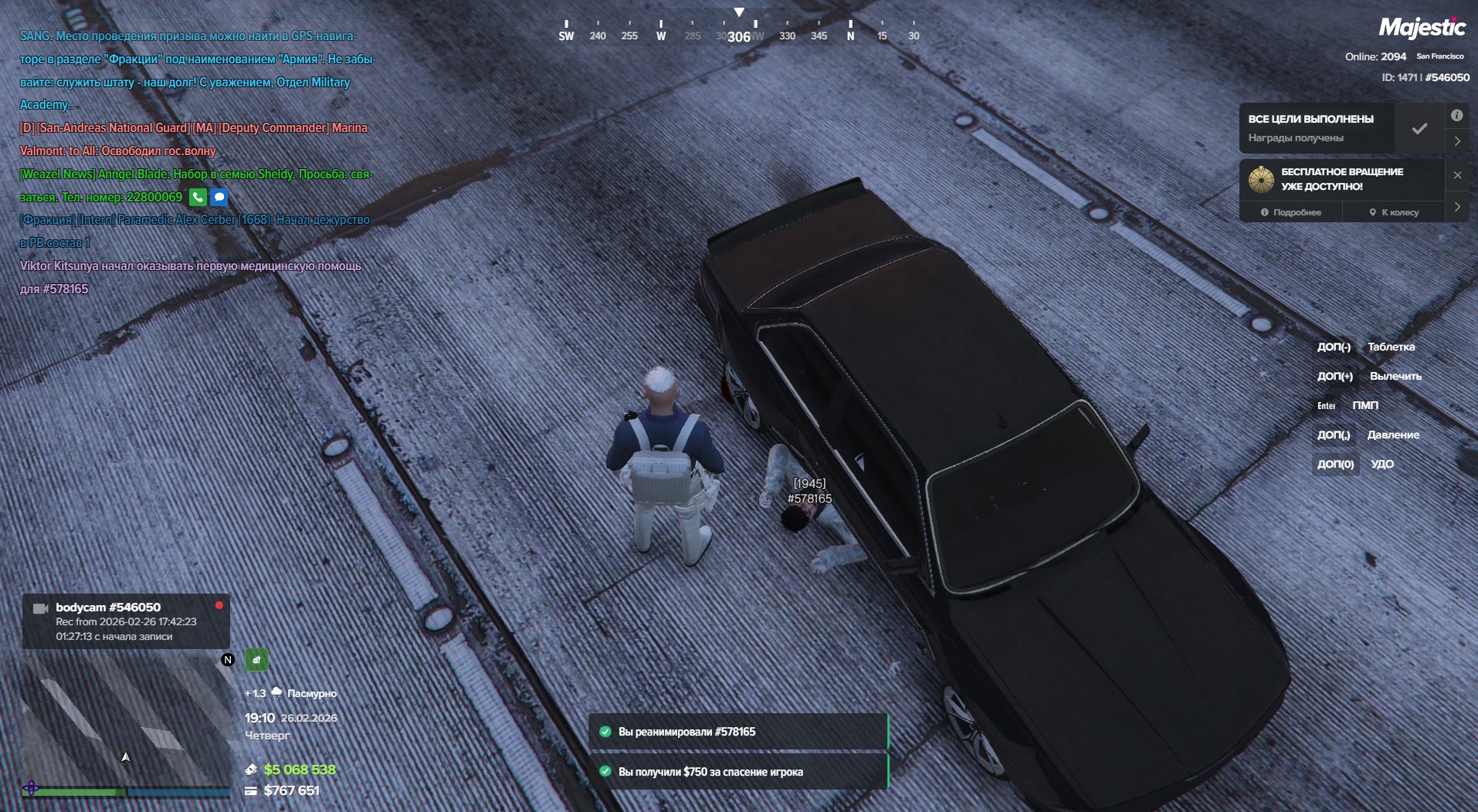Open the "Подробнее" details for free spin
The image size is (1478, 812).
1291,212
